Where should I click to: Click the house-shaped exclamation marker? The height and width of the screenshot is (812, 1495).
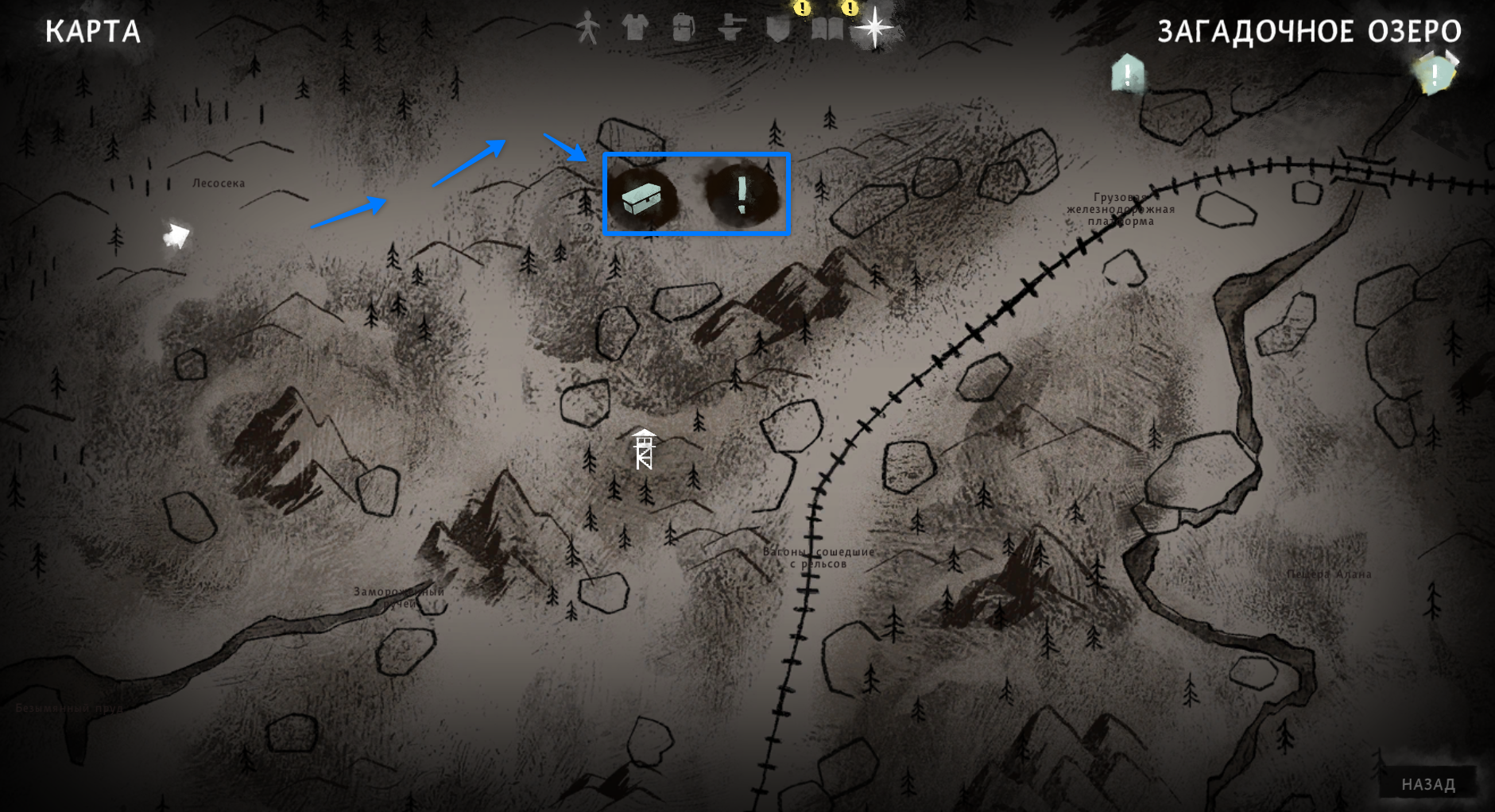coord(1127,74)
